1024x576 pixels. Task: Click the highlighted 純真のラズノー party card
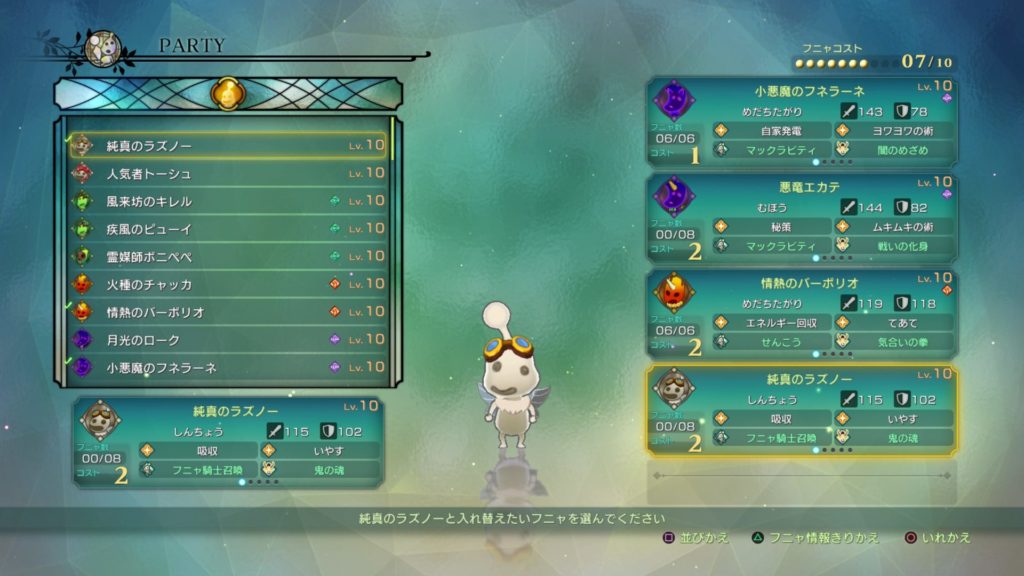tap(801, 411)
